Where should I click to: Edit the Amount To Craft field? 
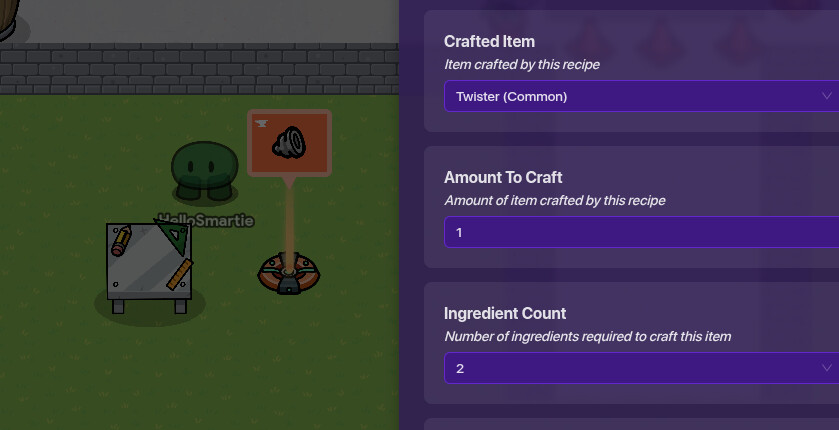pyautogui.click(x=640, y=232)
